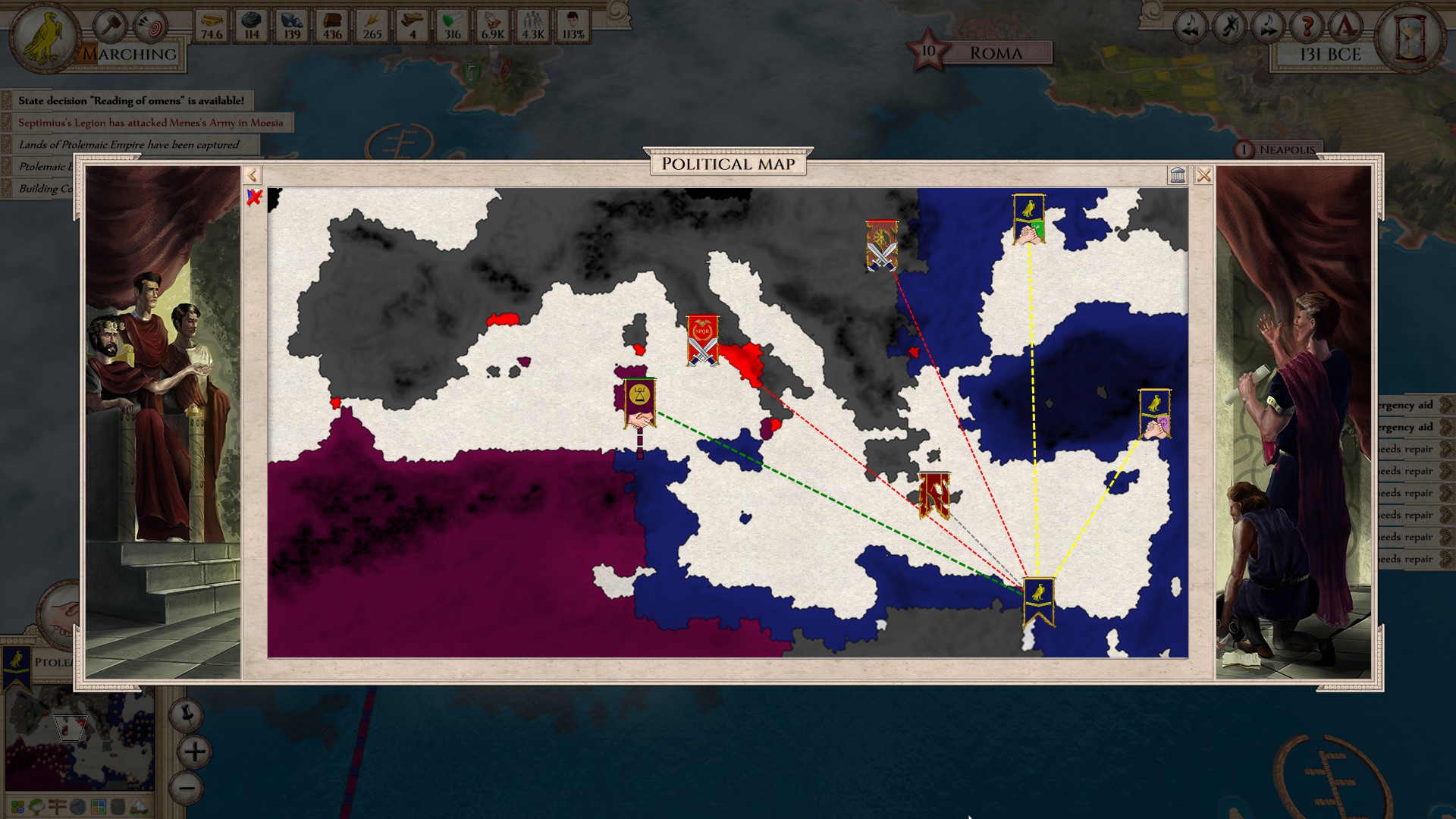This screenshot has width=1456, height=819.
Task: Go back with the left arrow button
Action: point(253,175)
